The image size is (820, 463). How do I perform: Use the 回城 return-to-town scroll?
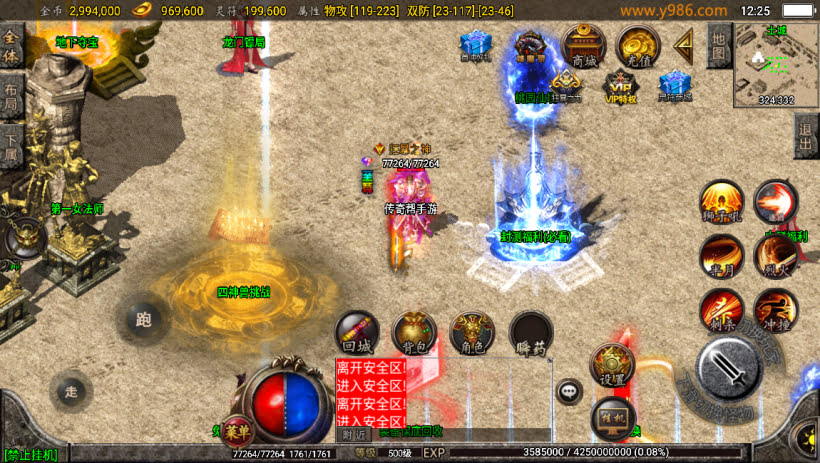coord(357,333)
